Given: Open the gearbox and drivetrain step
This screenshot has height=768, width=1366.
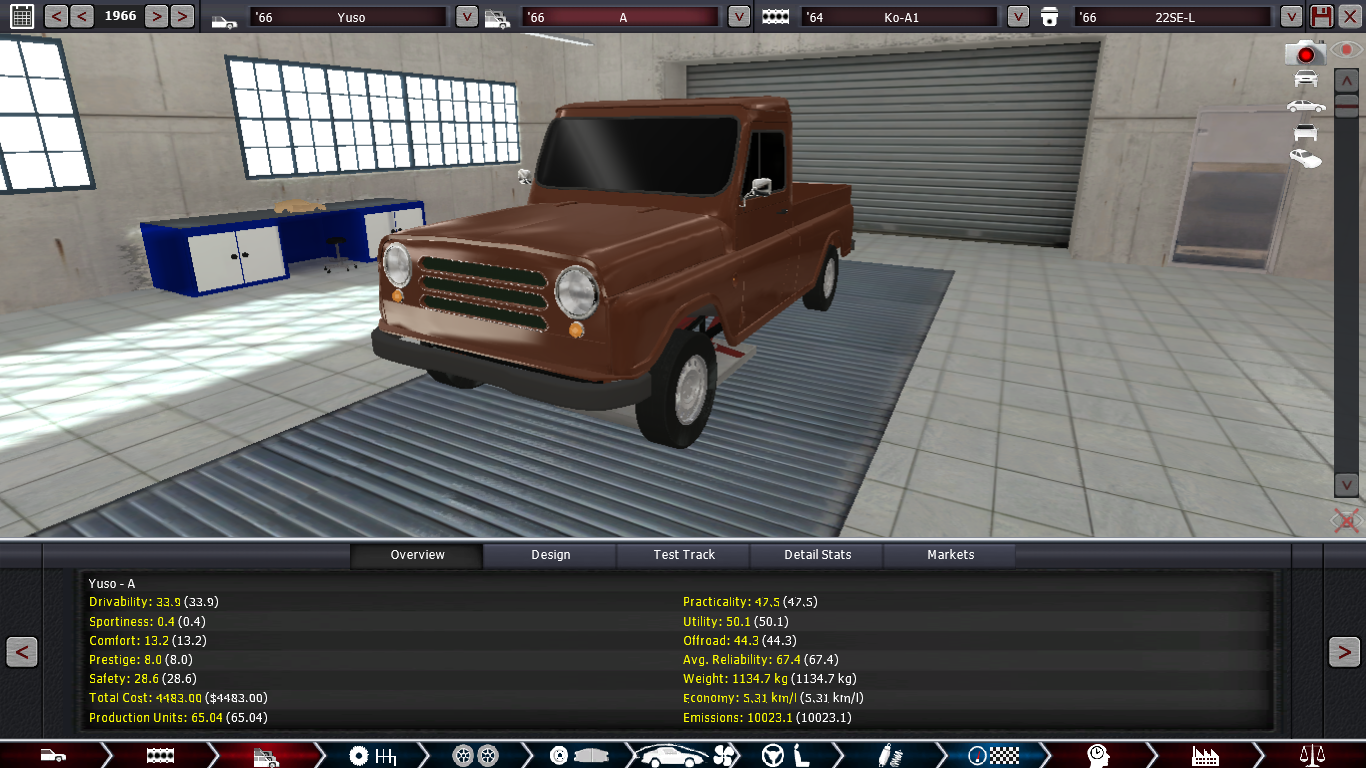Looking at the screenshot, I should [369, 755].
